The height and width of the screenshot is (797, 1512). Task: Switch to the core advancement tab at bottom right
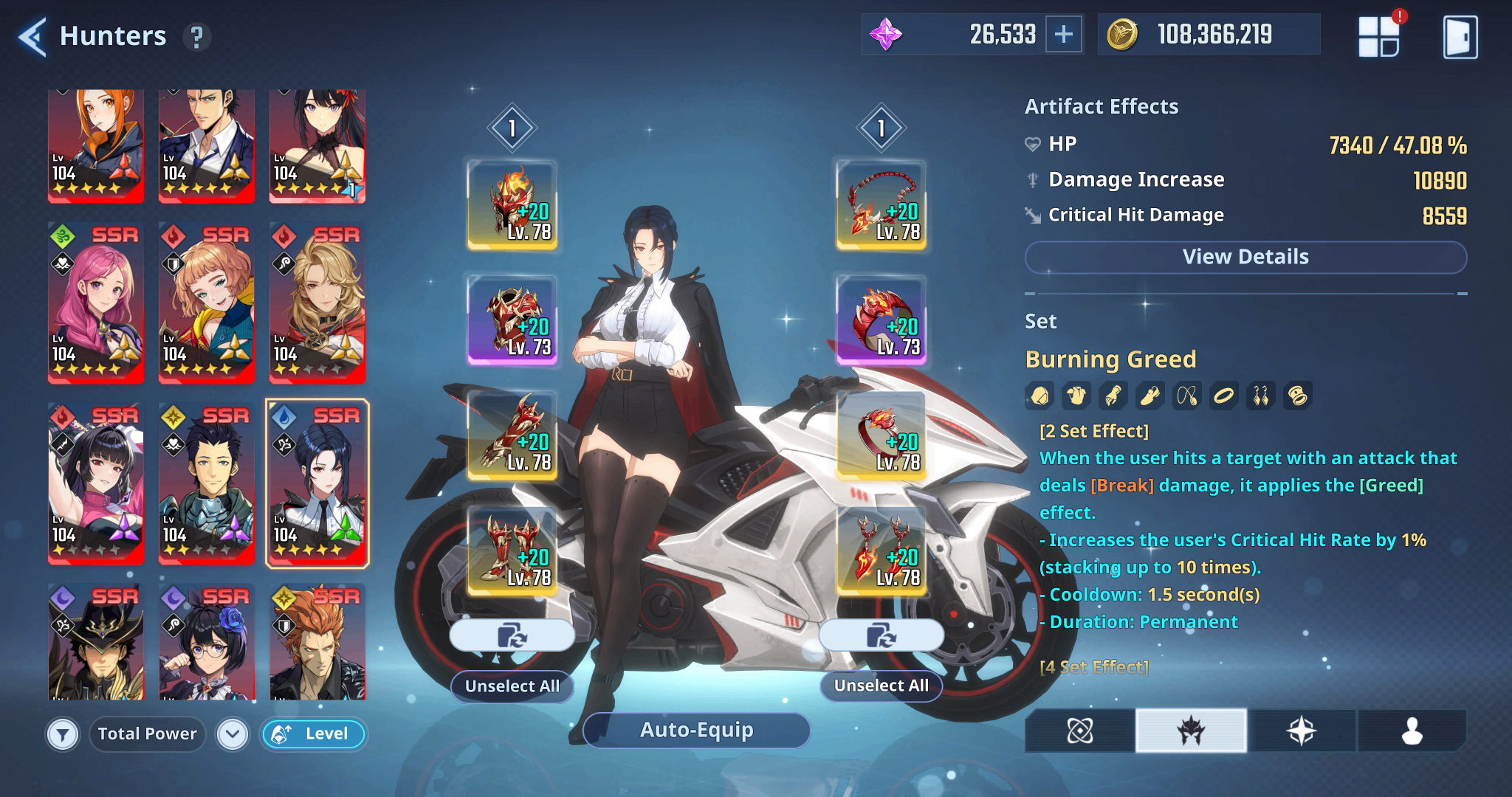coord(1078,731)
